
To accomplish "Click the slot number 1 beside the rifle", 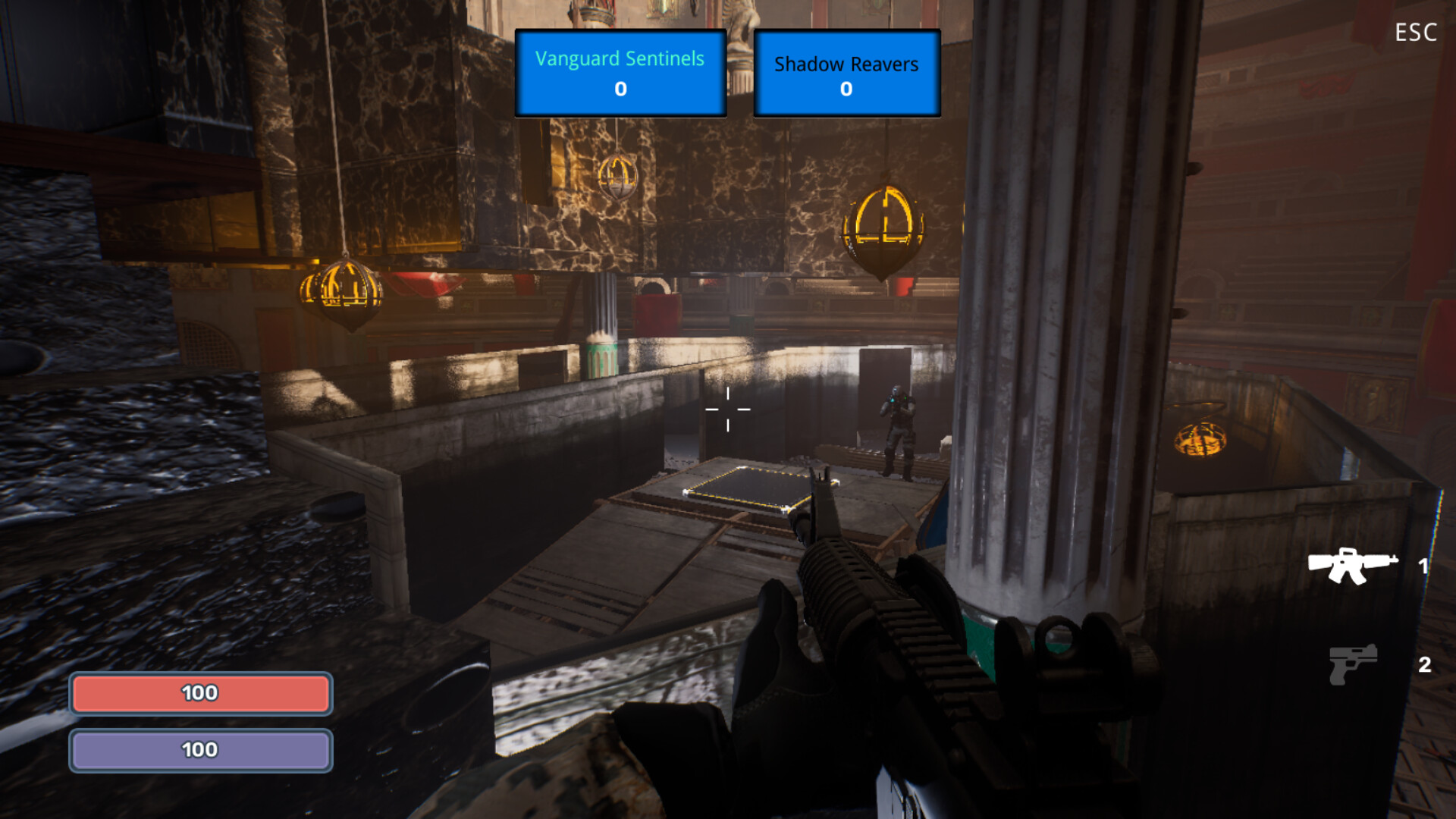I will coord(1424,565).
